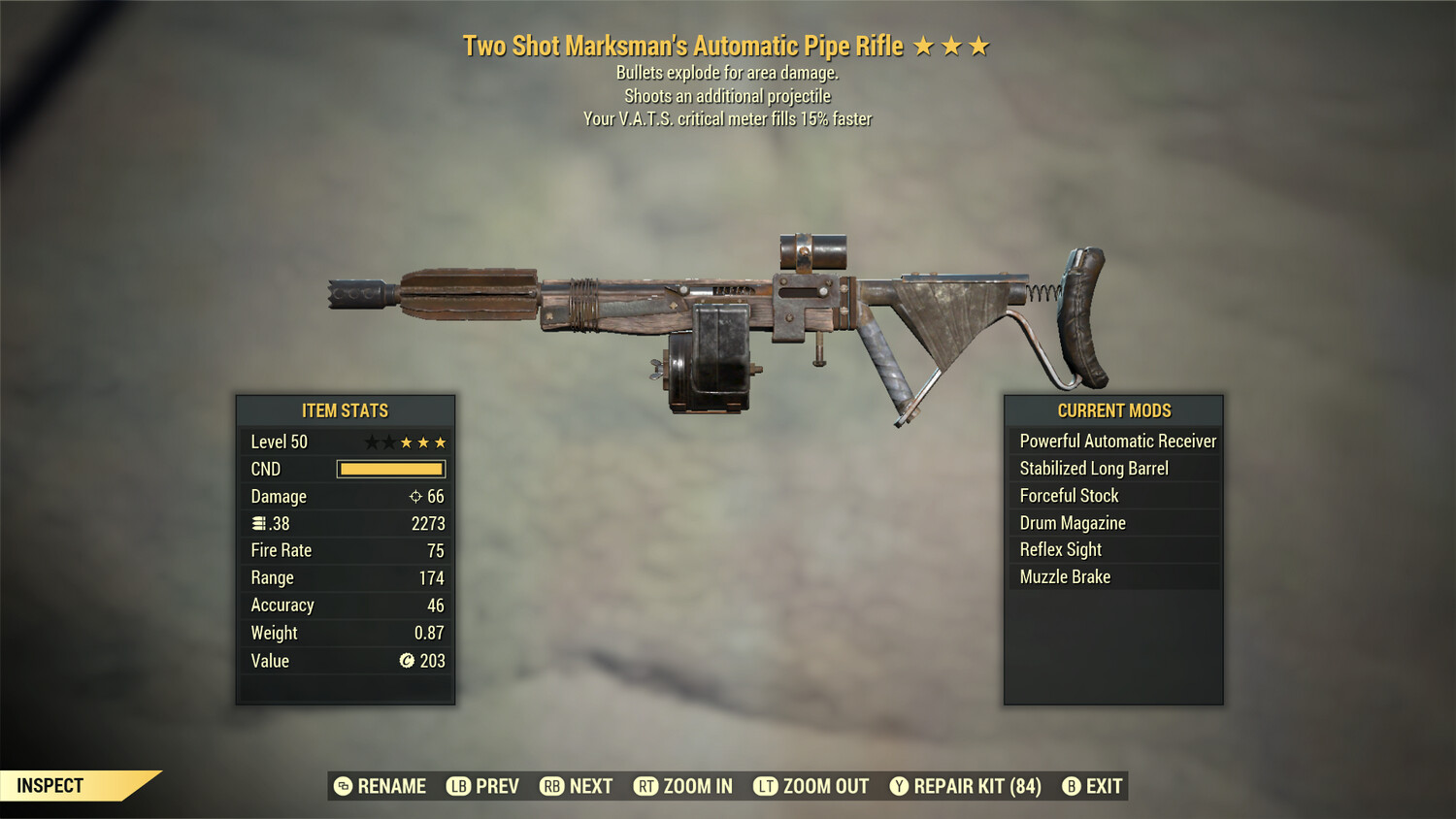Click the RB Next item icon
The height and width of the screenshot is (819, 1456).
click(553, 786)
